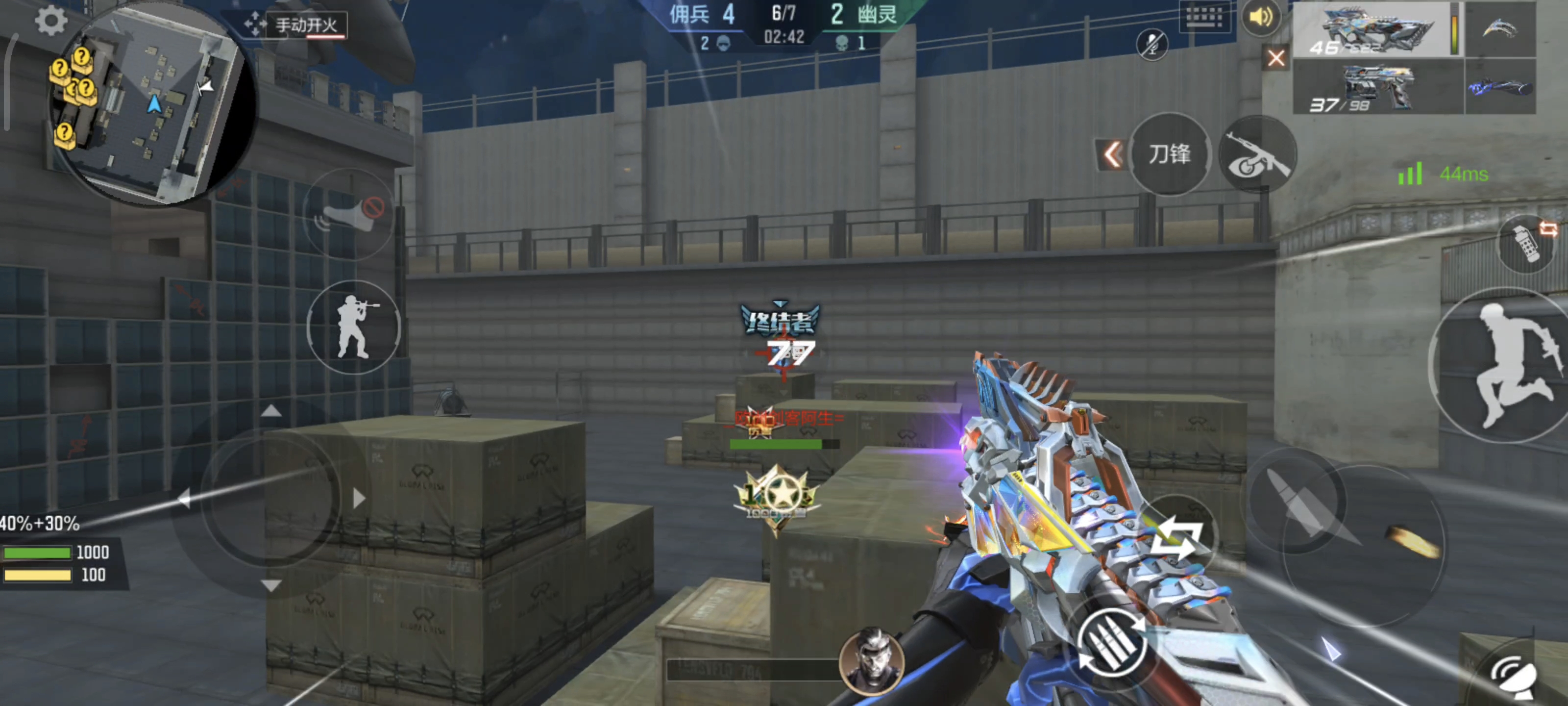Collapse the orange arrow beside 刀锋
The width and height of the screenshot is (1568, 706).
pyautogui.click(x=1112, y=155)
